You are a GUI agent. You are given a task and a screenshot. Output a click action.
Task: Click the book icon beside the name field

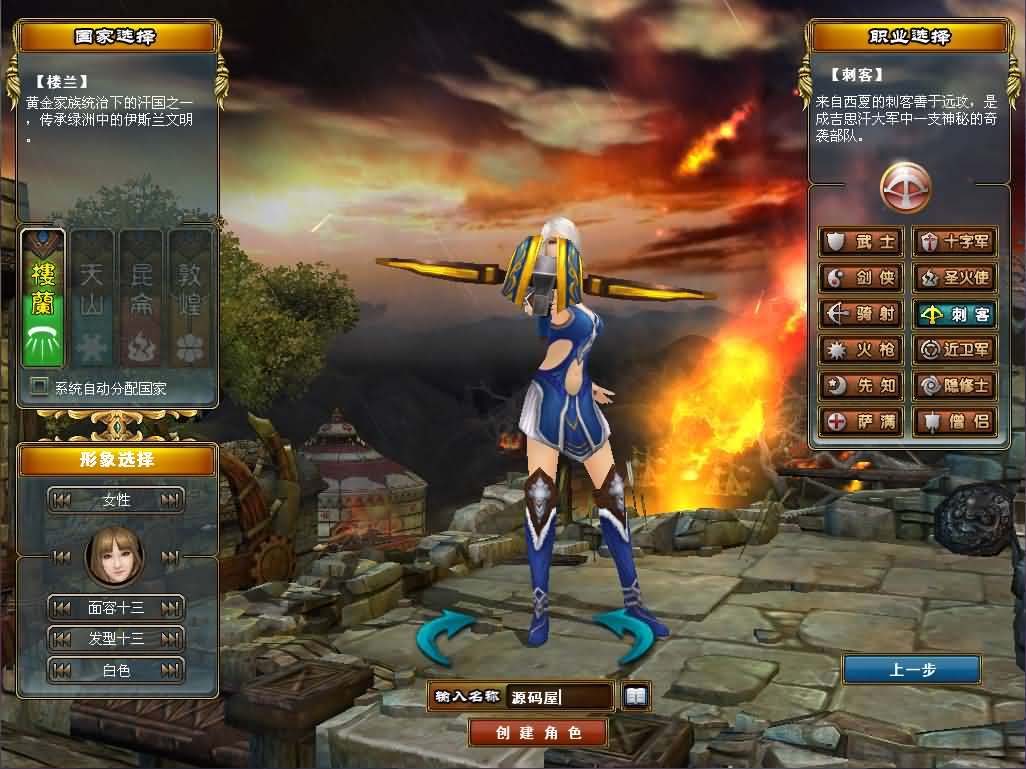636,696
